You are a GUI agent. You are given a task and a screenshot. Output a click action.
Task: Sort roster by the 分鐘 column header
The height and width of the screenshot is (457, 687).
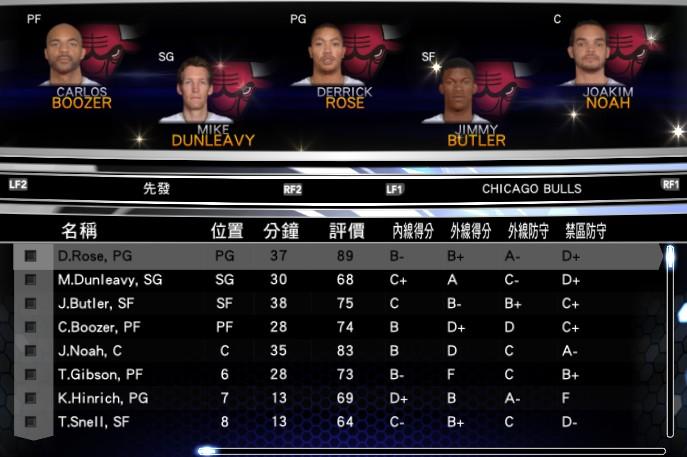281,231
